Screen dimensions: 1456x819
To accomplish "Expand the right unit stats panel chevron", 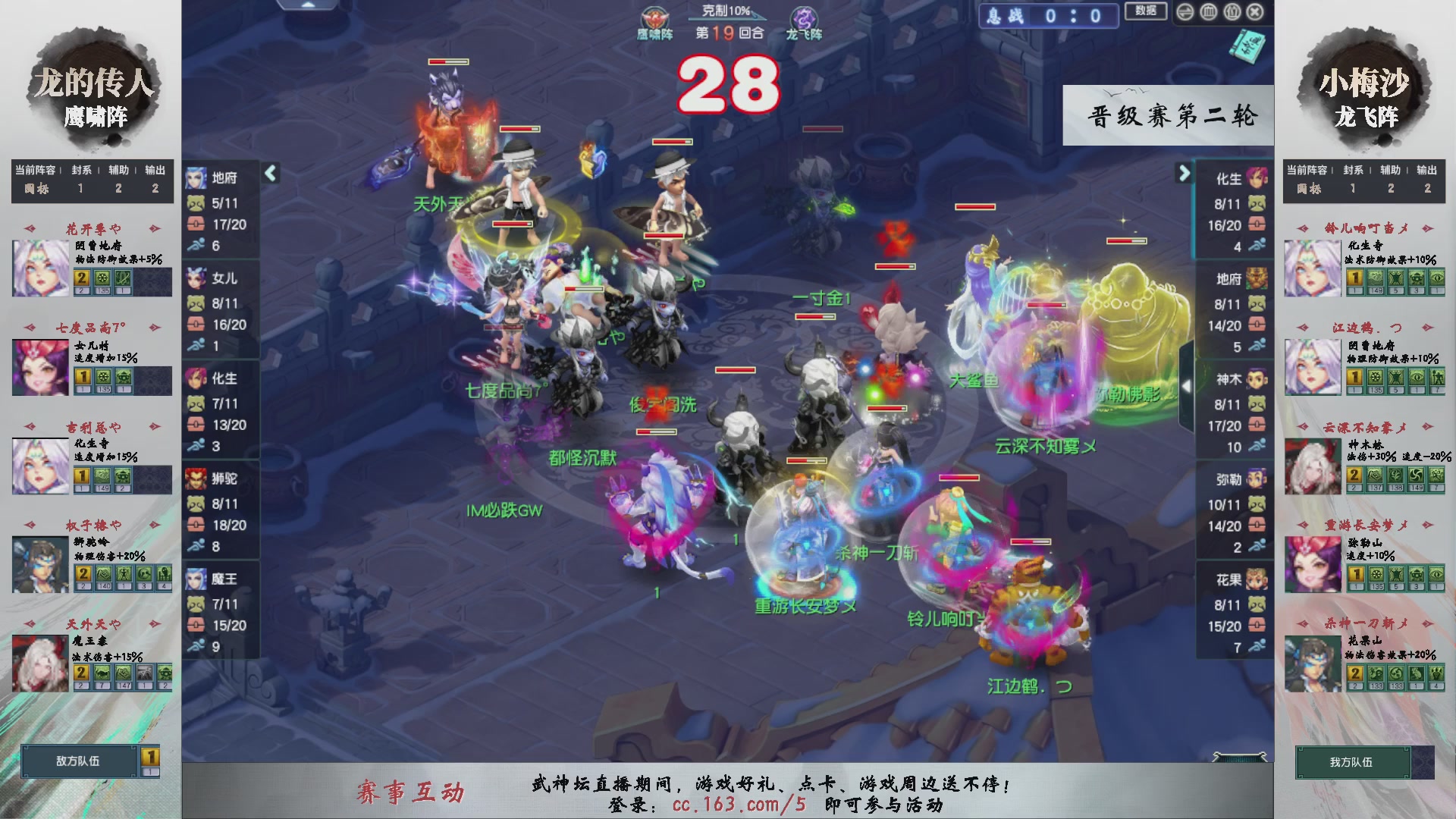I will point(1185,173).
